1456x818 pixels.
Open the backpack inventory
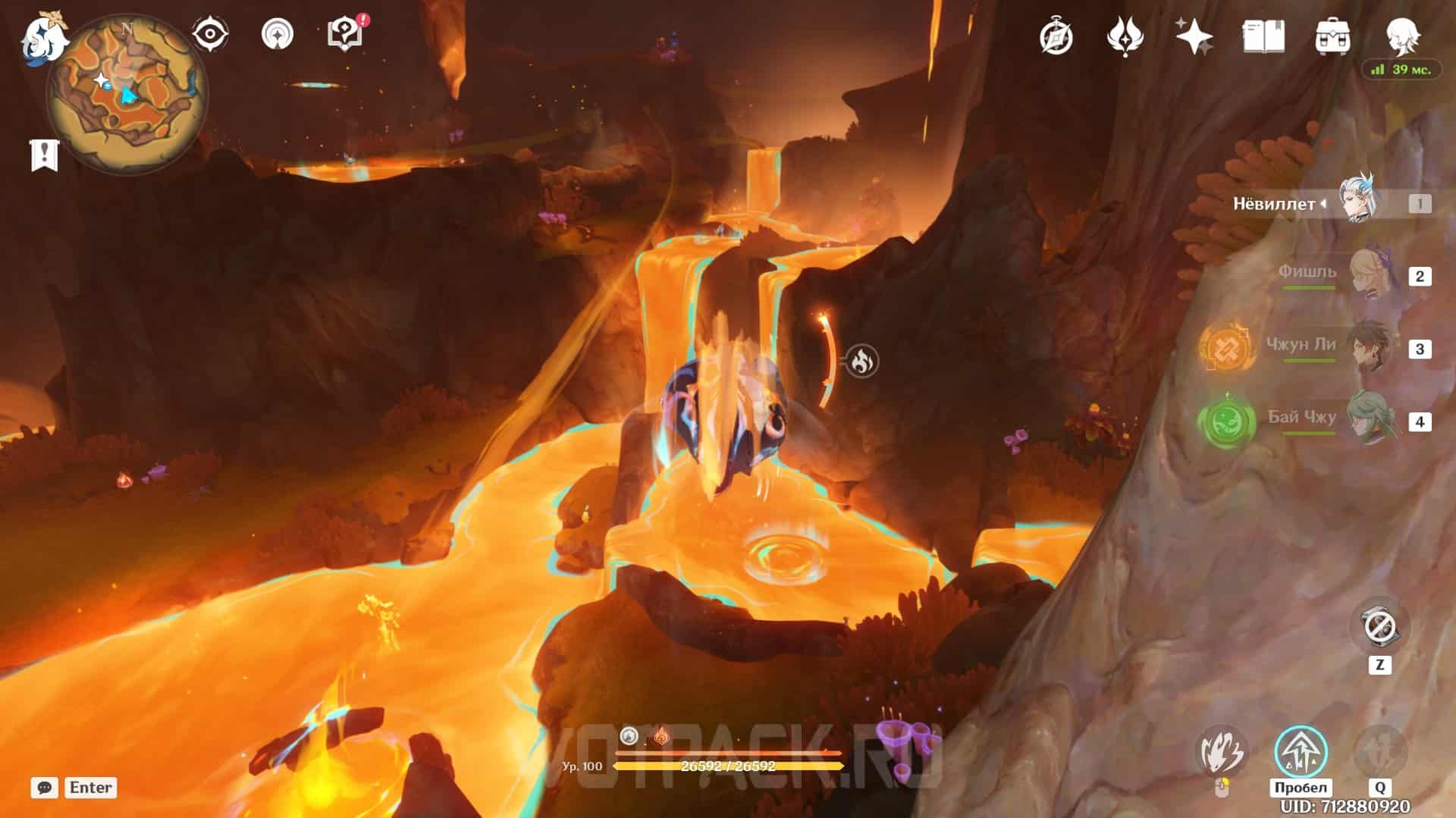(1332, 36)
